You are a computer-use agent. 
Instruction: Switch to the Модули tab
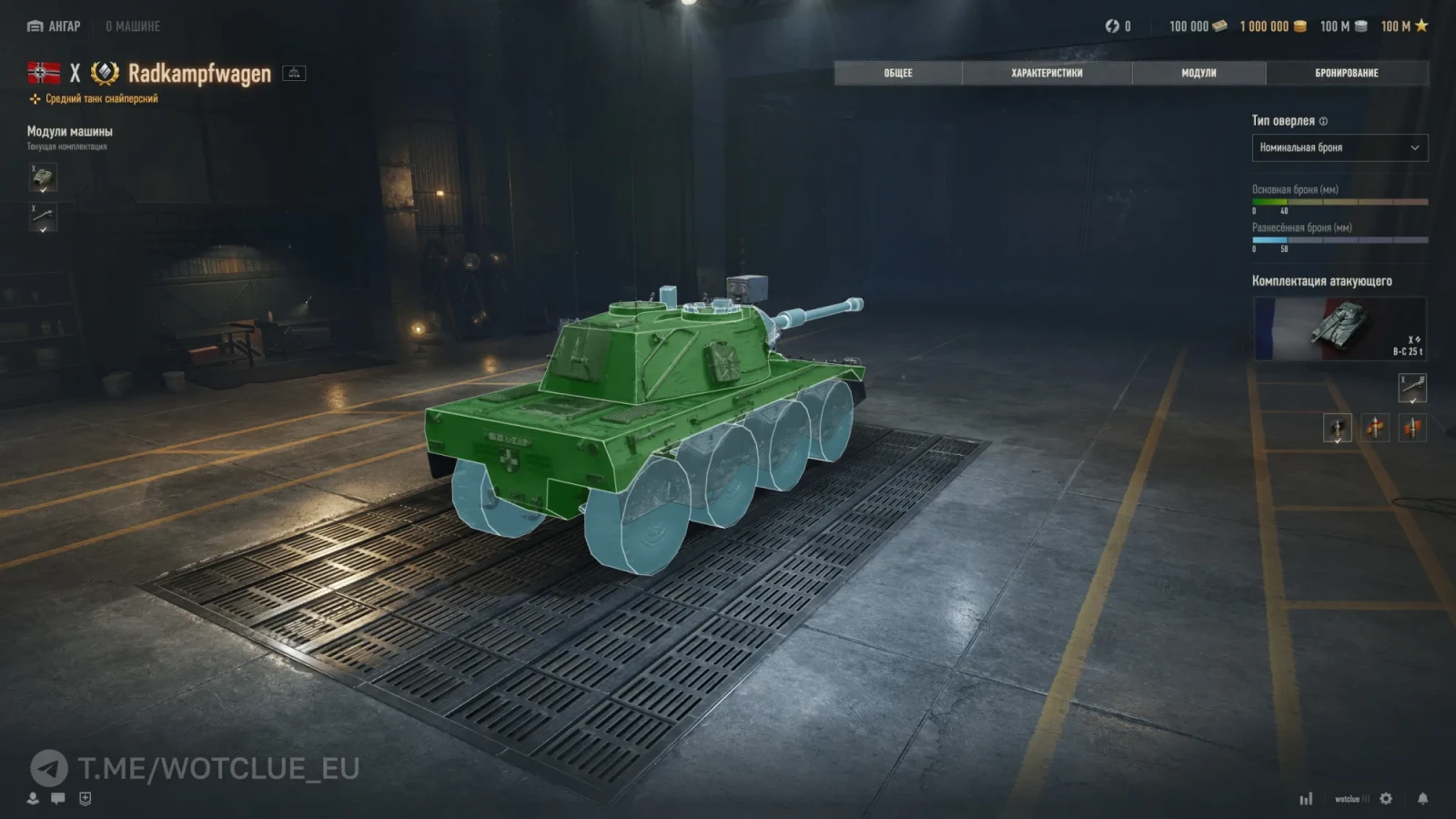[x=1199, y=73]
